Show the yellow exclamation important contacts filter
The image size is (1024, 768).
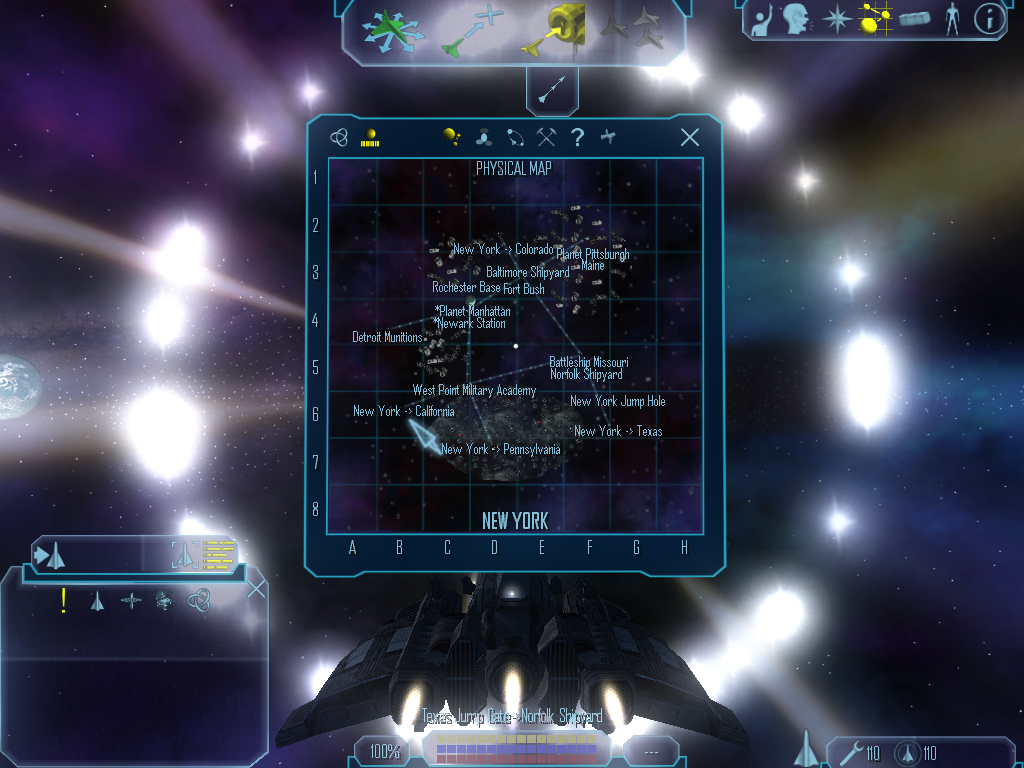click(64, 601)
